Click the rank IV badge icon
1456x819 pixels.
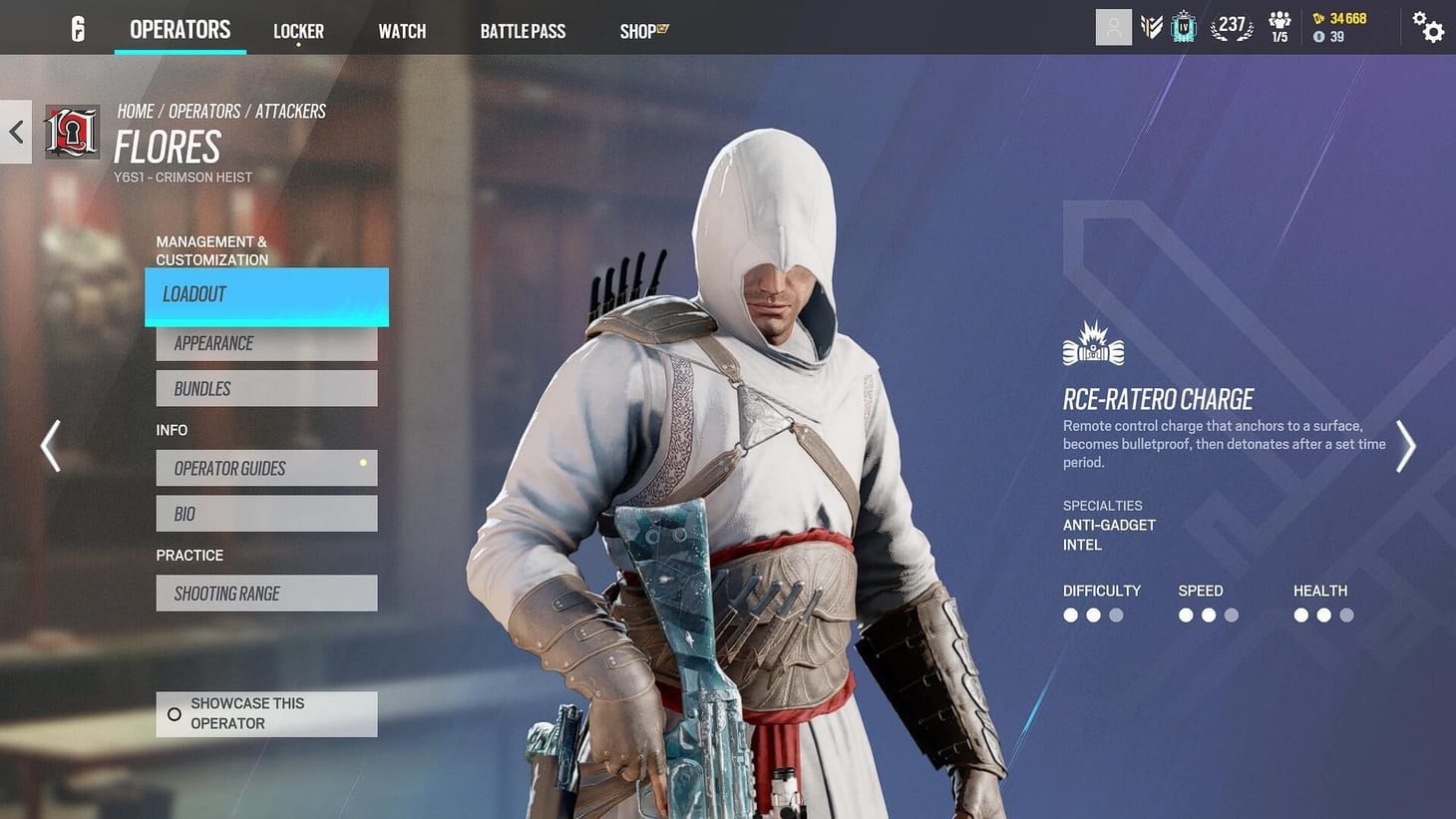1183,27
